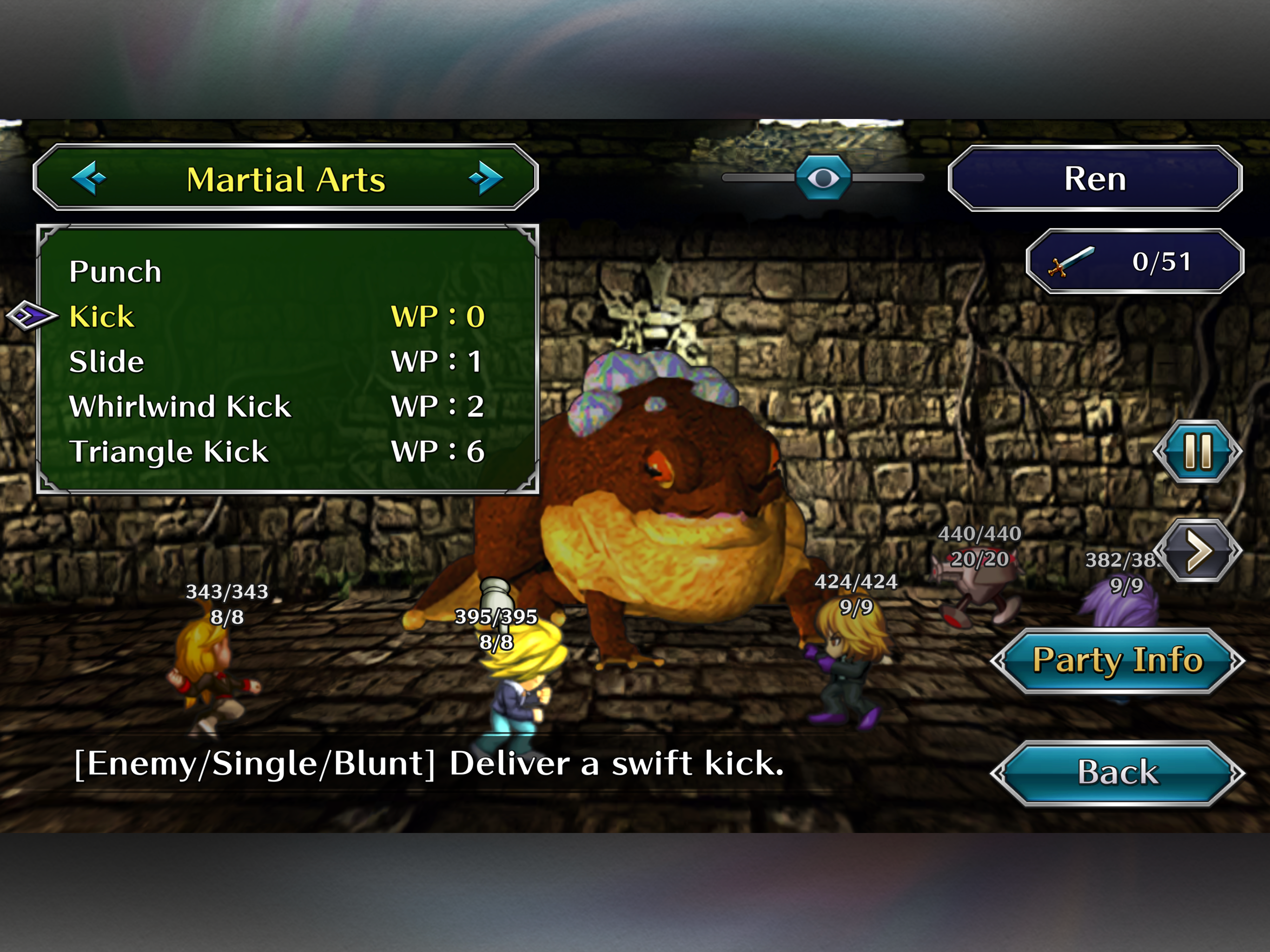Go Back to the previous menu
The width and height of the screenshot is (1270, 952).
1117,772
